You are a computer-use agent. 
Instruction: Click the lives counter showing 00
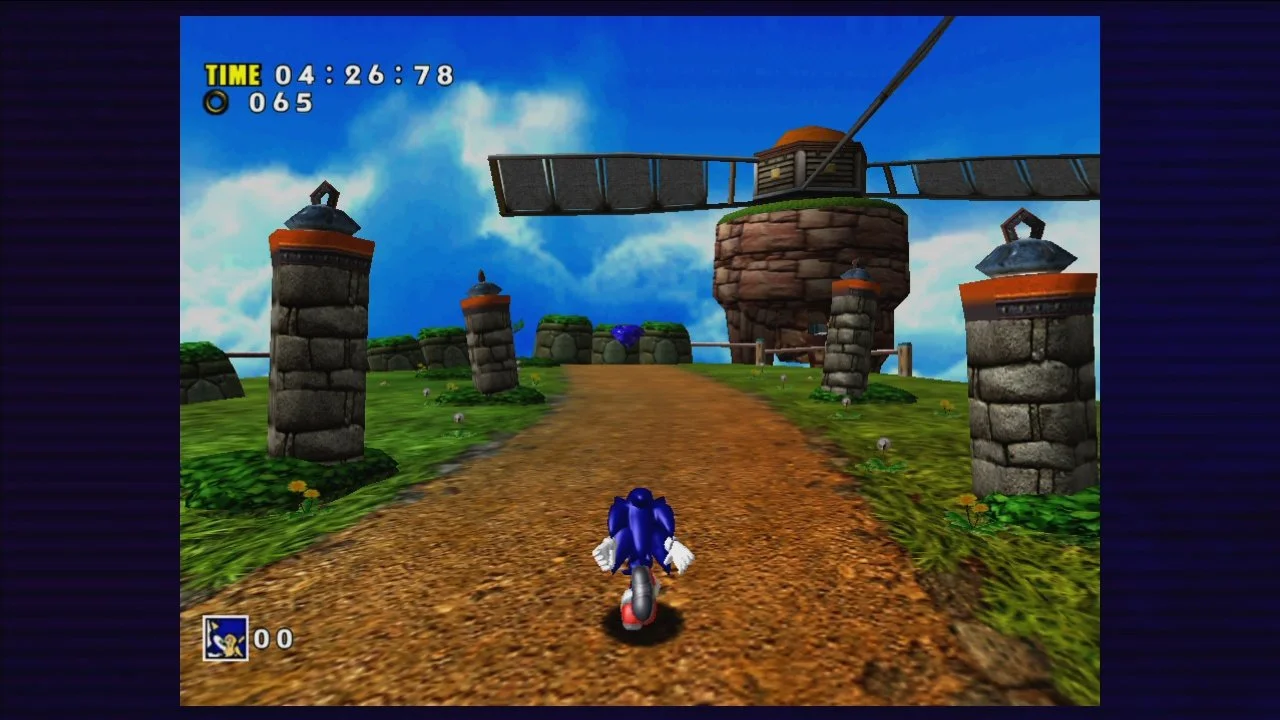click(x=275, y=640)
